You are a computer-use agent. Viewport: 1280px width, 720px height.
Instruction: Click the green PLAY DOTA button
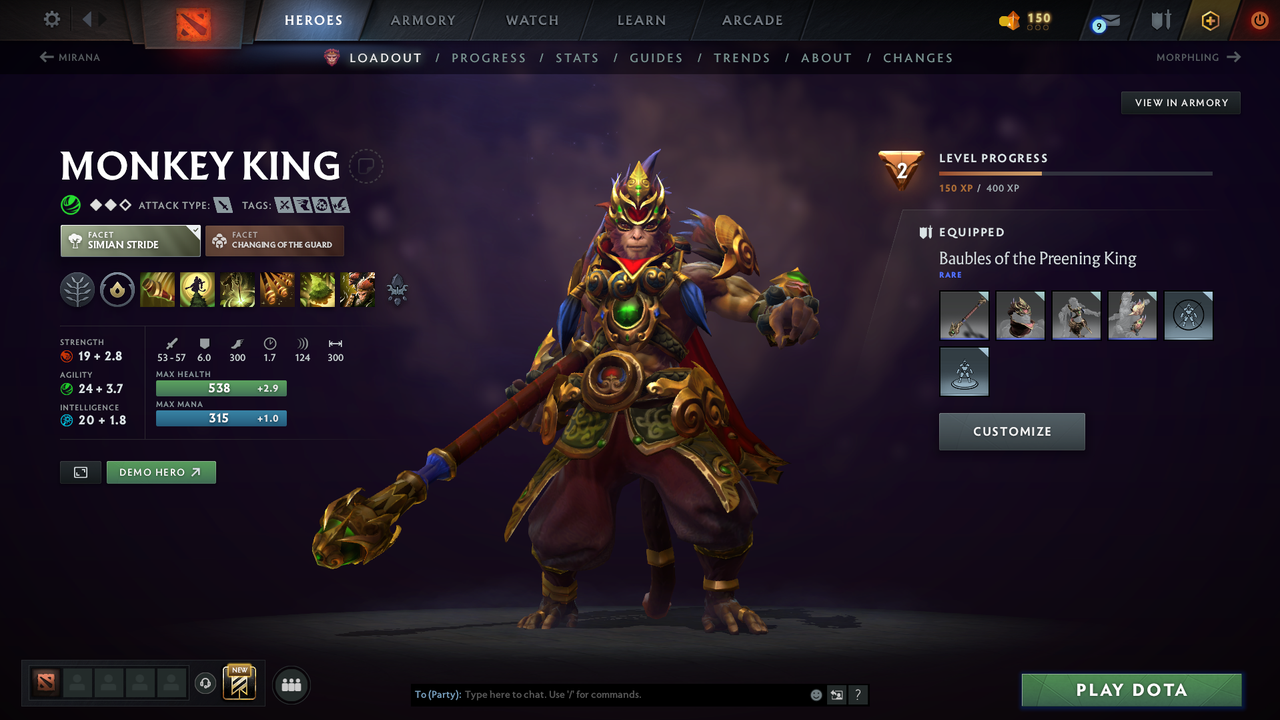(1131, 689)
